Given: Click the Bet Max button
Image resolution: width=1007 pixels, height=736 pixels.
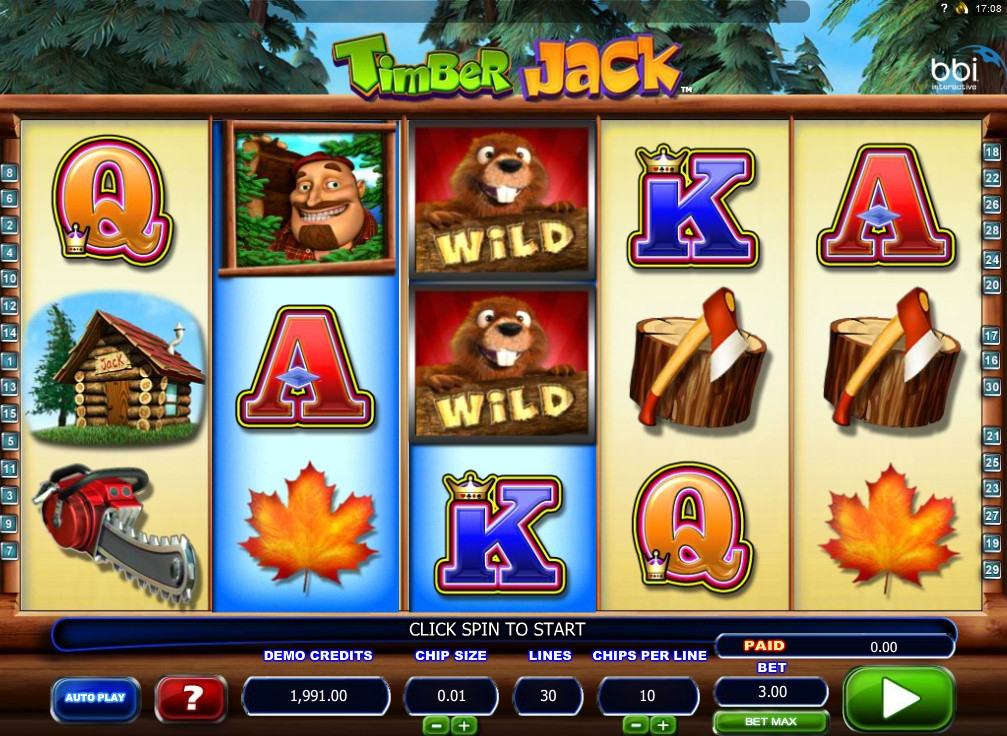Looking at the screenshot, I should click(770, 721).
